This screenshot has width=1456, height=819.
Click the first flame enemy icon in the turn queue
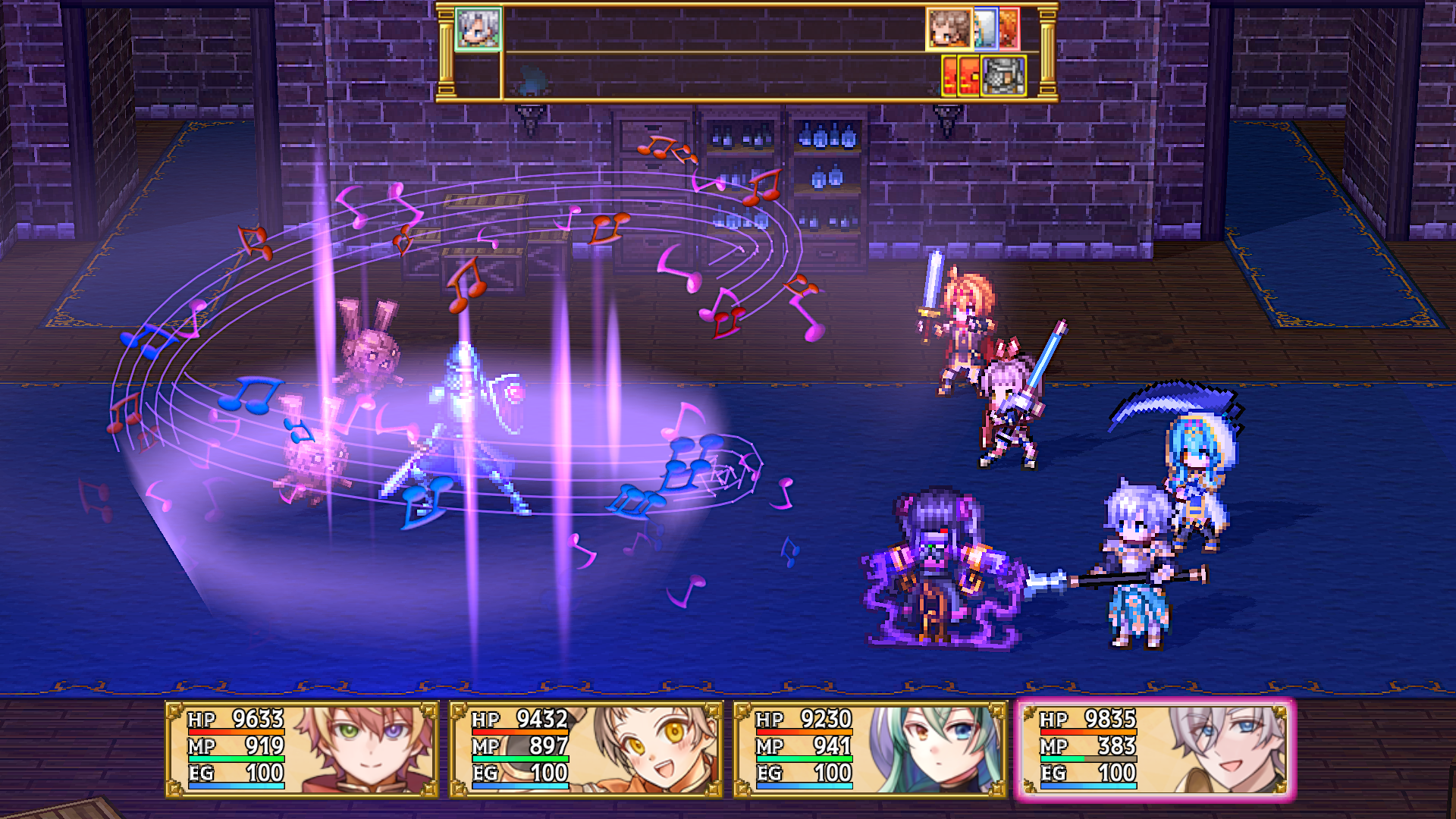(949, 76)
